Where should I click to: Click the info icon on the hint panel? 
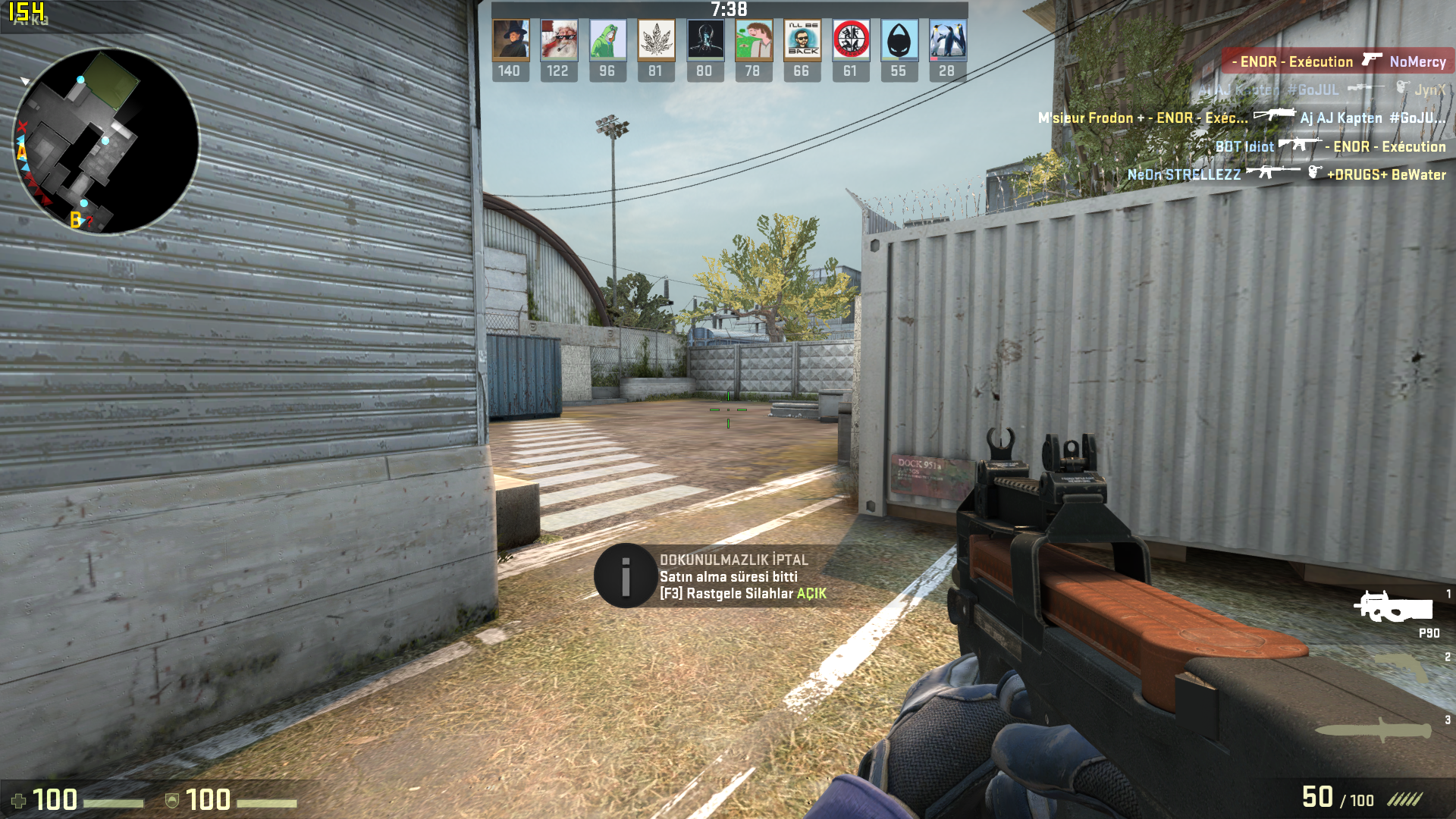click(x=625, y=576)
